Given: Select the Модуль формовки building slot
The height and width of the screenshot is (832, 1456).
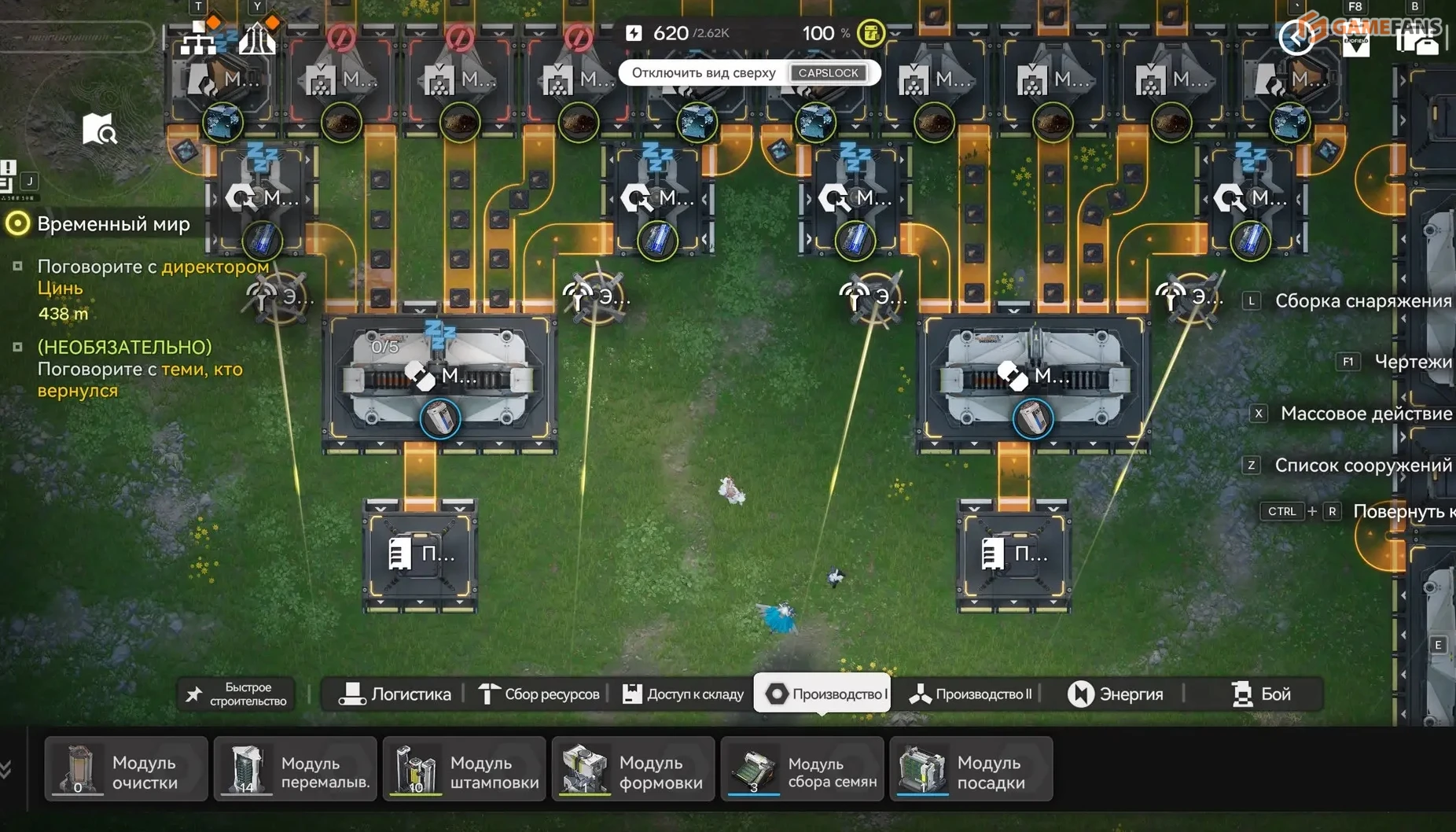Looking at the screenshot, I should [634, 771].
